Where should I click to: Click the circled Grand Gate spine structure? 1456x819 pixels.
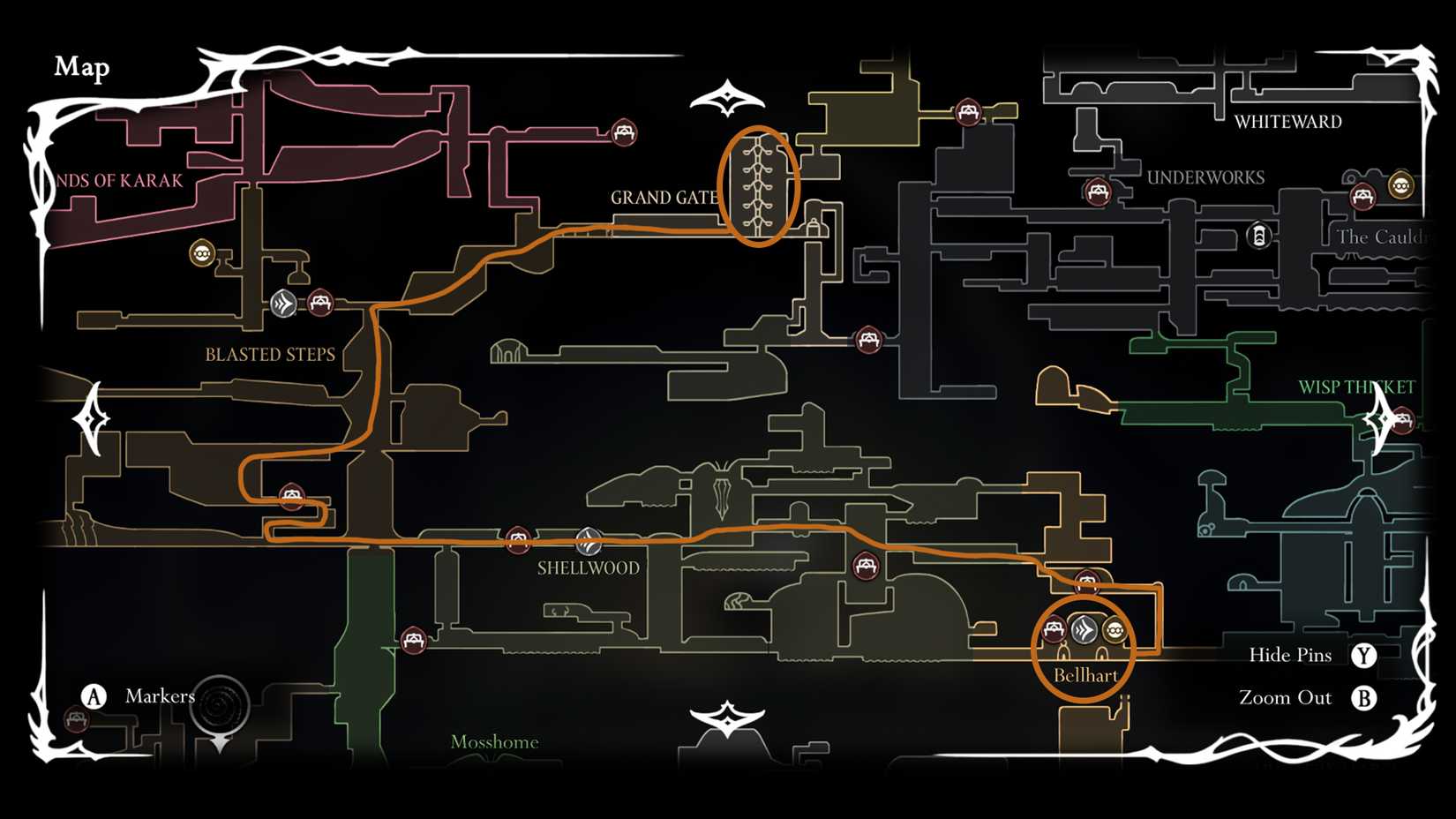tap(759, 185)
